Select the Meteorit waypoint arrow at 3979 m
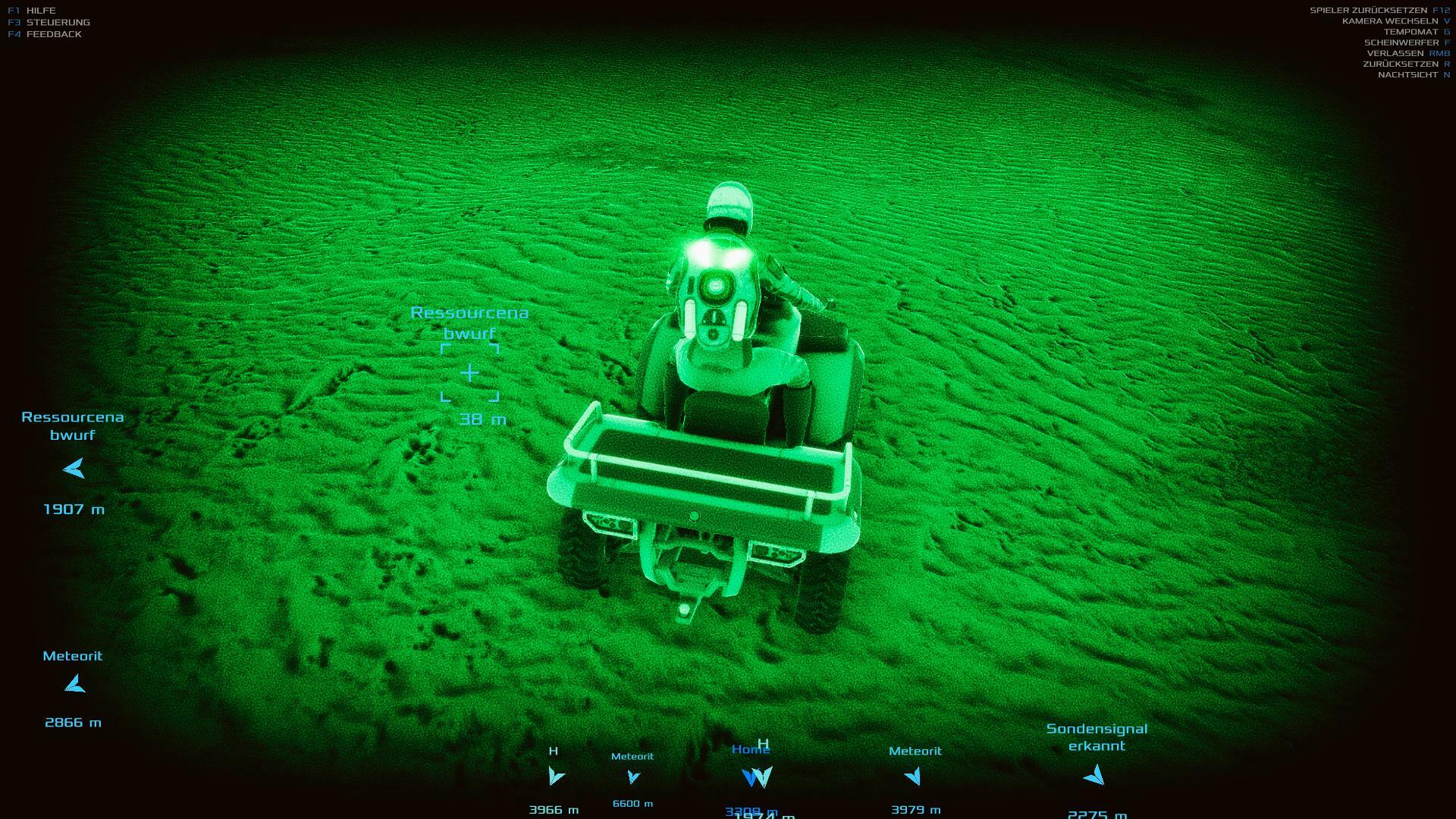Screen dimensions: 1456x819 click(914, 776)
